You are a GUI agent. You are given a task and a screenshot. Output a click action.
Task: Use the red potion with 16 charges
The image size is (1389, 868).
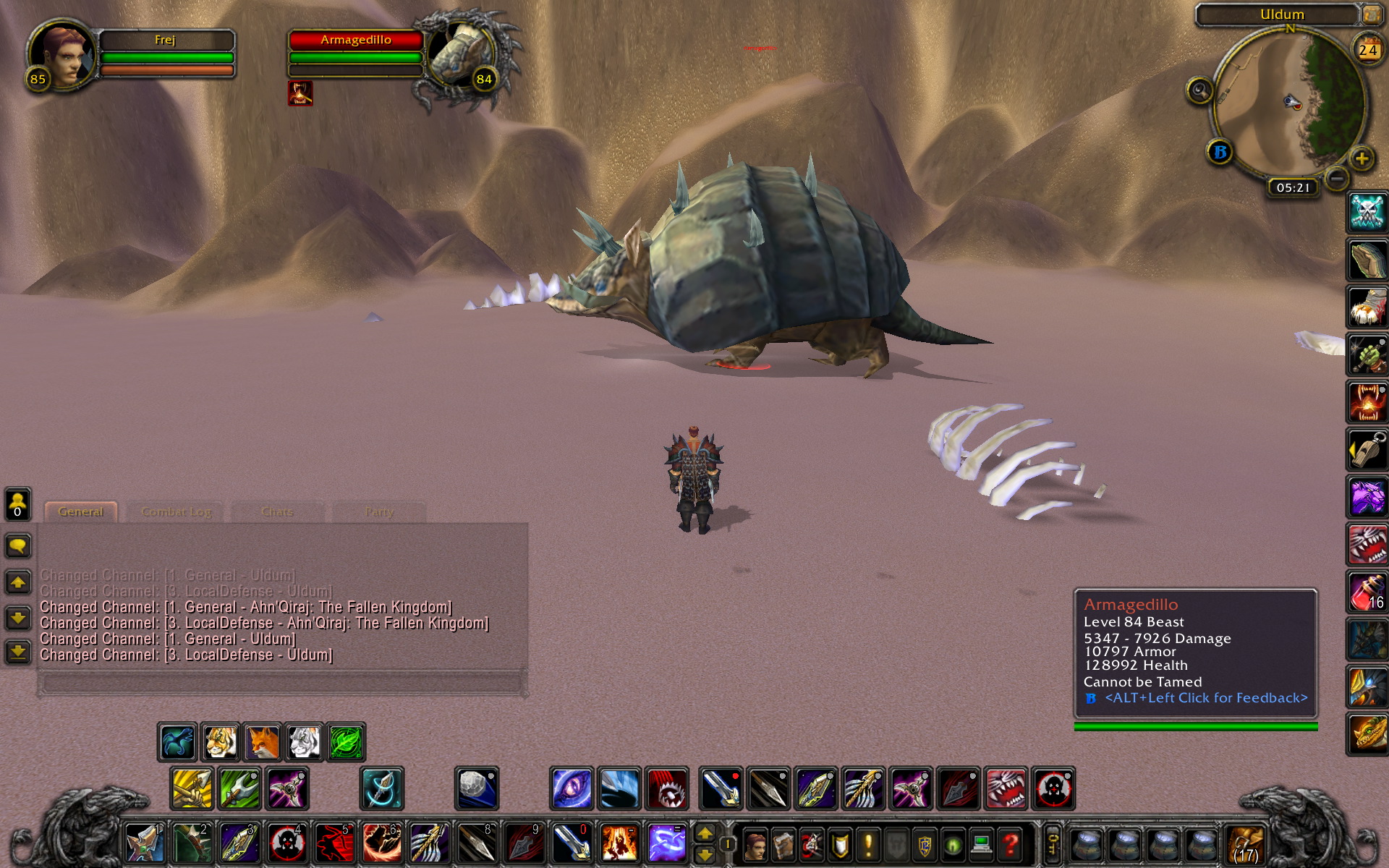1367,592
